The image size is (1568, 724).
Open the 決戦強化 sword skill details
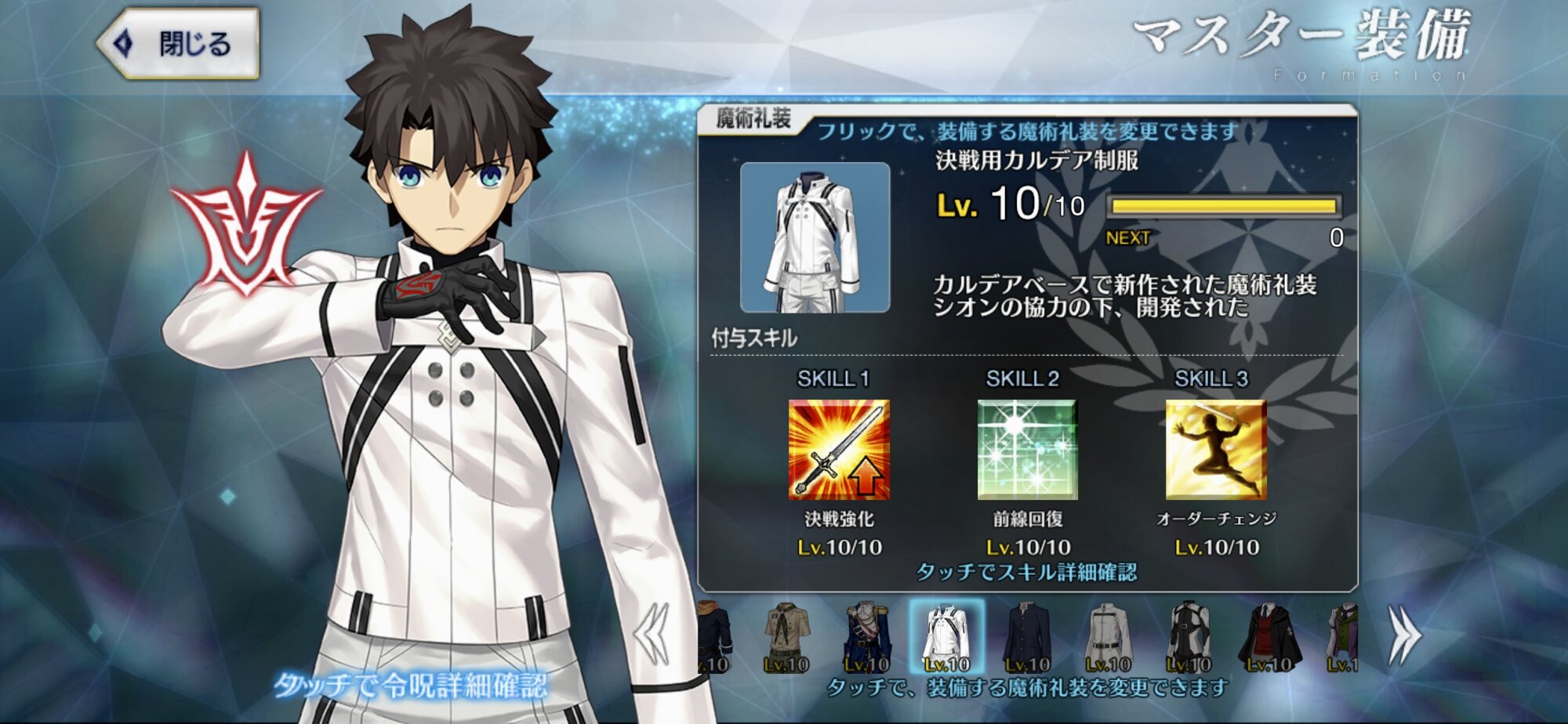click(x=838, y=450)
